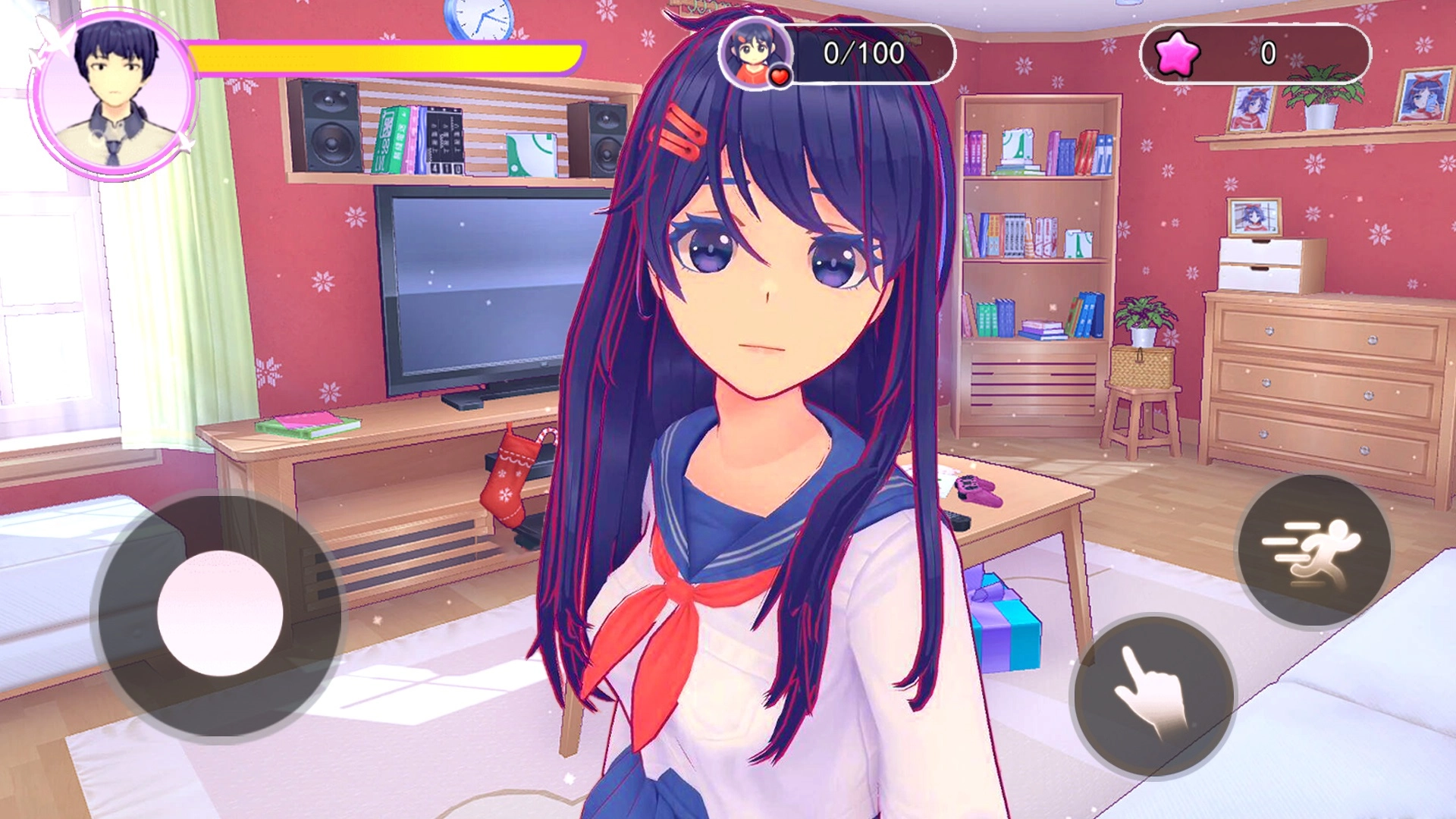This screenshot has width=1456, height=819.
Task: Open the boy player portrait
Action: click(x=114, y=95)
